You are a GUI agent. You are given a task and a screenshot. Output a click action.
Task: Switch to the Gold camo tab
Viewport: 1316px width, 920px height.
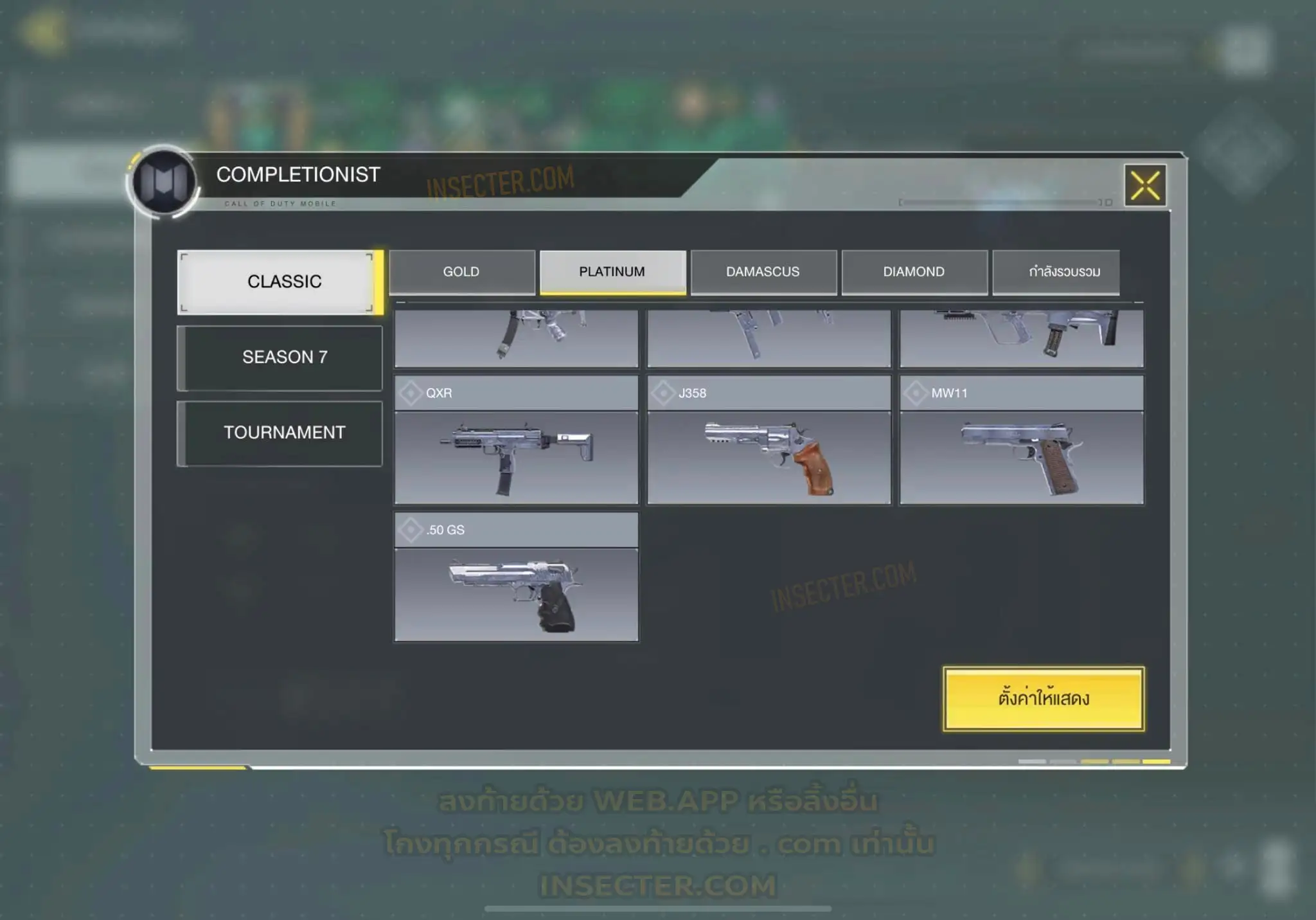coord(461,272)
